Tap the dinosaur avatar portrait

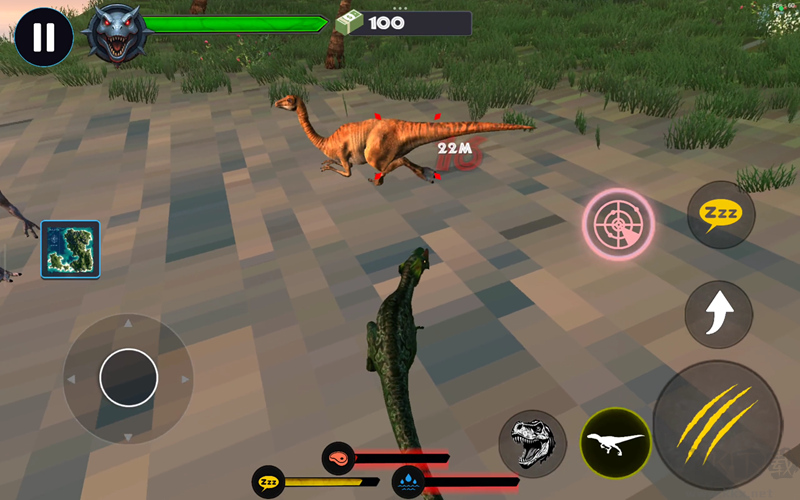(x=116, y=32)
